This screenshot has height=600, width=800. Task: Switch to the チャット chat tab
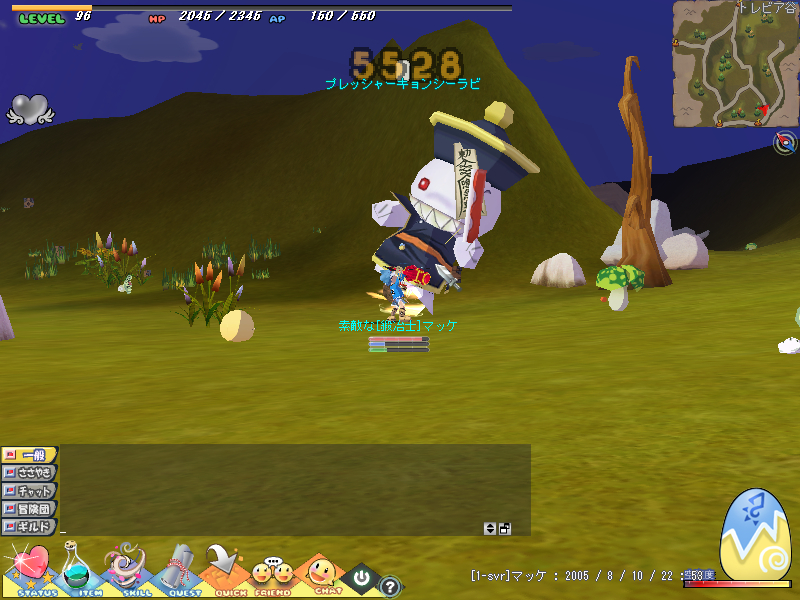tap(30, 491)
